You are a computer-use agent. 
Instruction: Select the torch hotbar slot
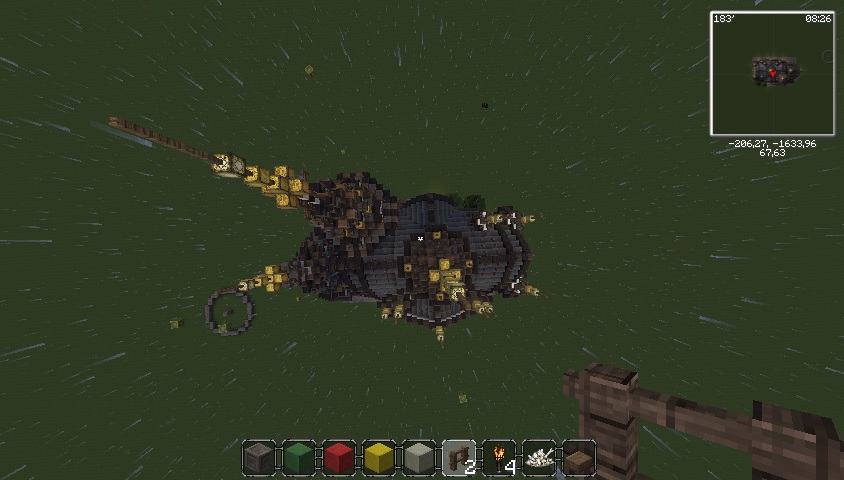[x=499, y=458]
